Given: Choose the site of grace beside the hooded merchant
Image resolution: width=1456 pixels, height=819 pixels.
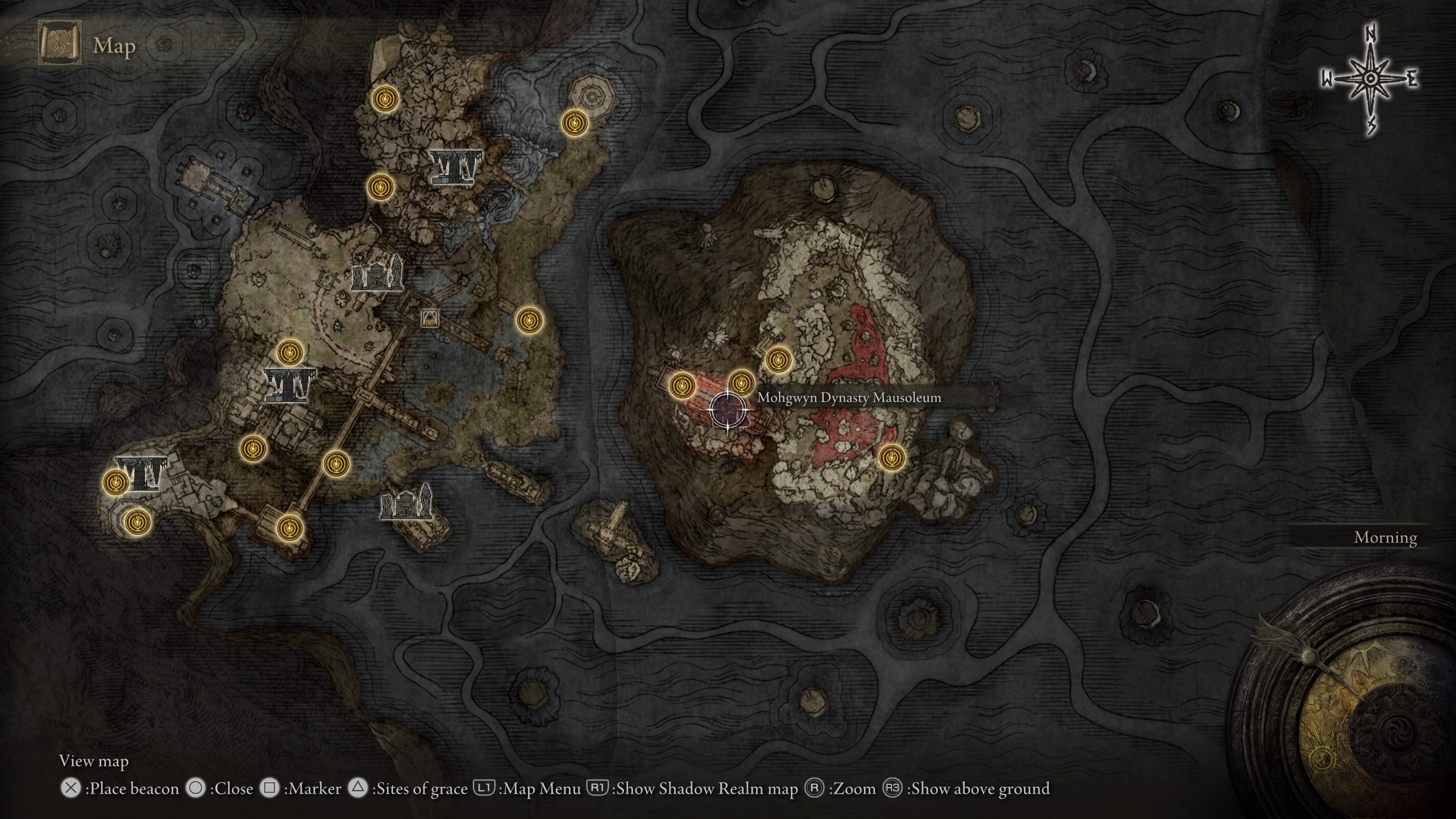Looking at the screenshot, I should 530,320.
